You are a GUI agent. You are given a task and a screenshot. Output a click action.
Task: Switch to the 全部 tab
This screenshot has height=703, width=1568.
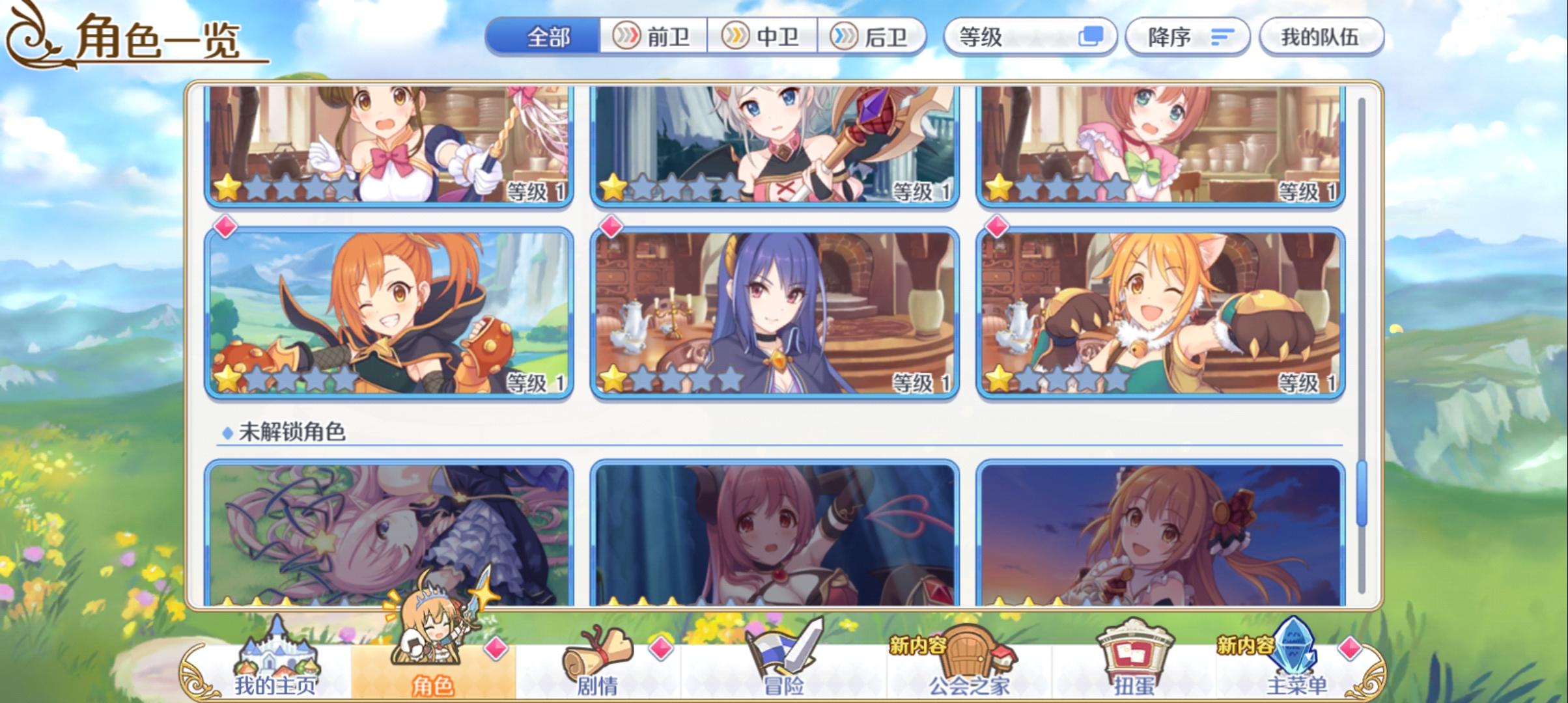[x=544, y=37]
